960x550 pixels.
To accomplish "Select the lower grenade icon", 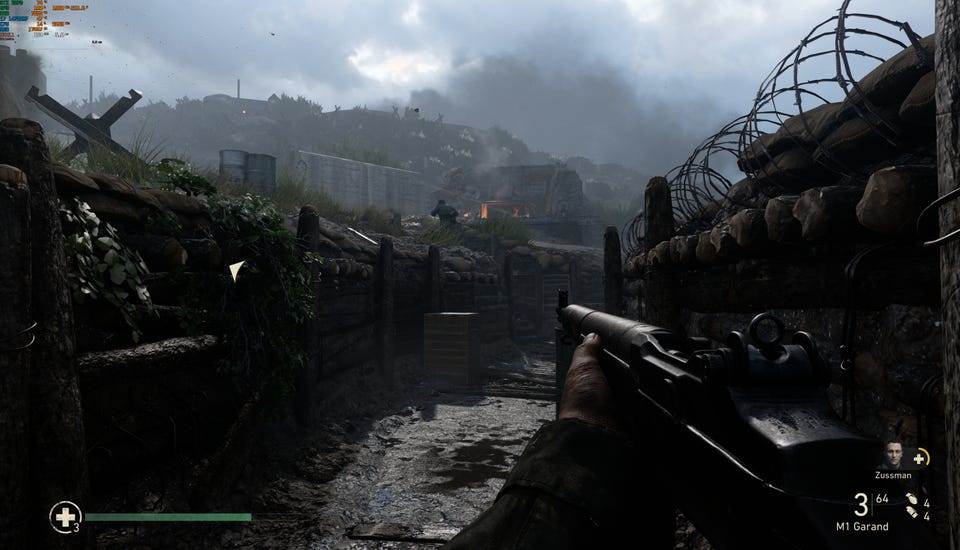I will click(913, 513).
